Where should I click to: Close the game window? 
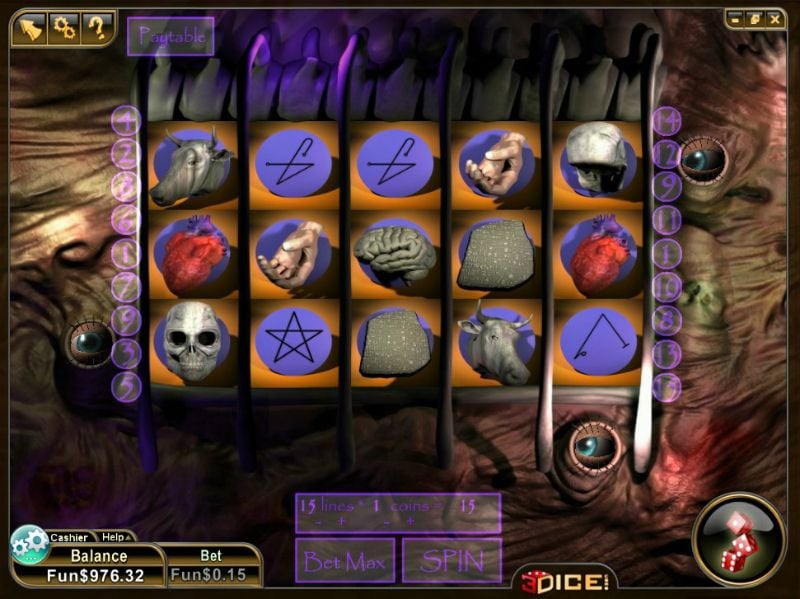click(774, 18)
